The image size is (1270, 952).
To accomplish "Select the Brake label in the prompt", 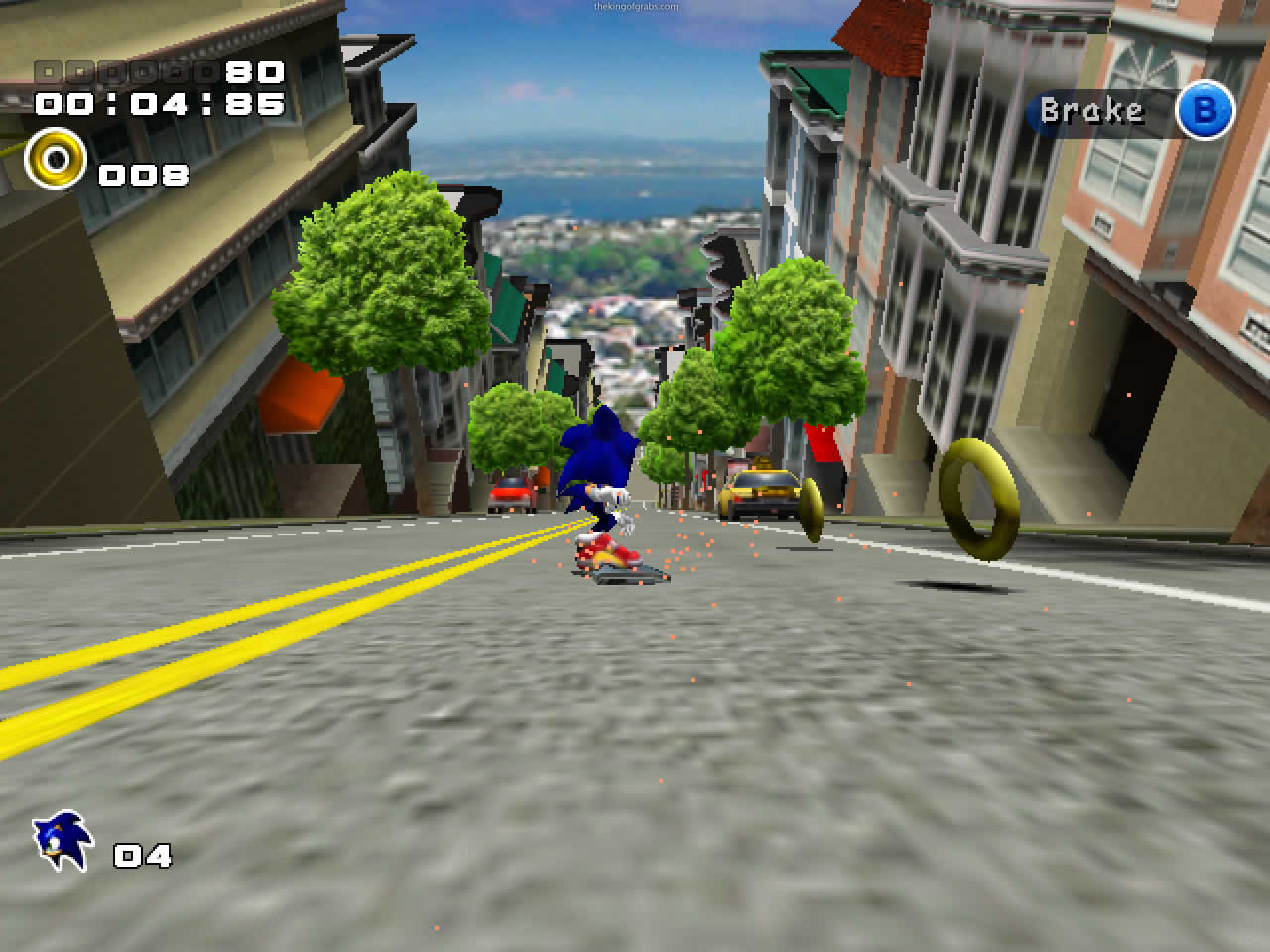I will [1089, 110].
